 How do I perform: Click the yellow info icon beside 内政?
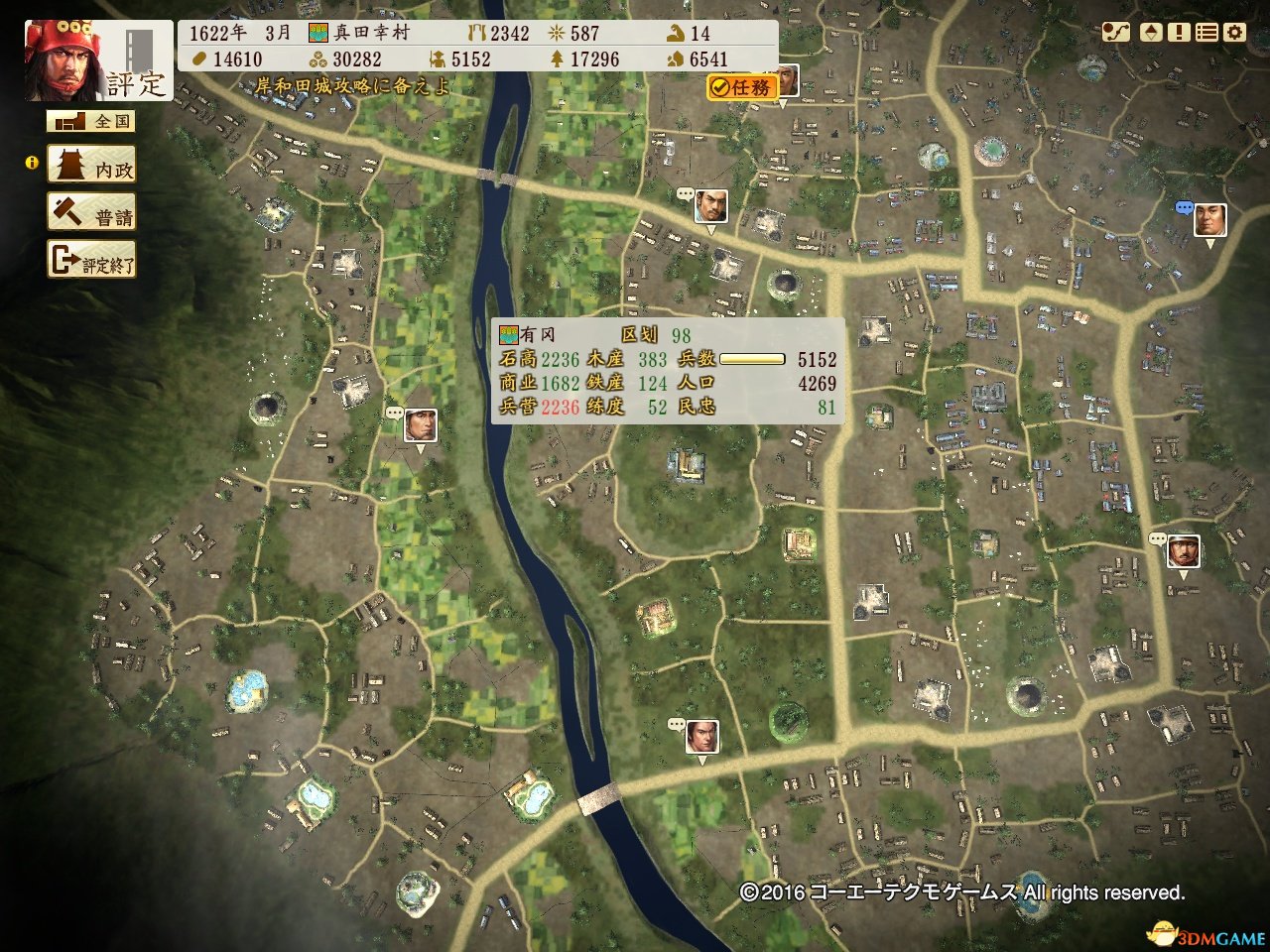pos(32,162)
